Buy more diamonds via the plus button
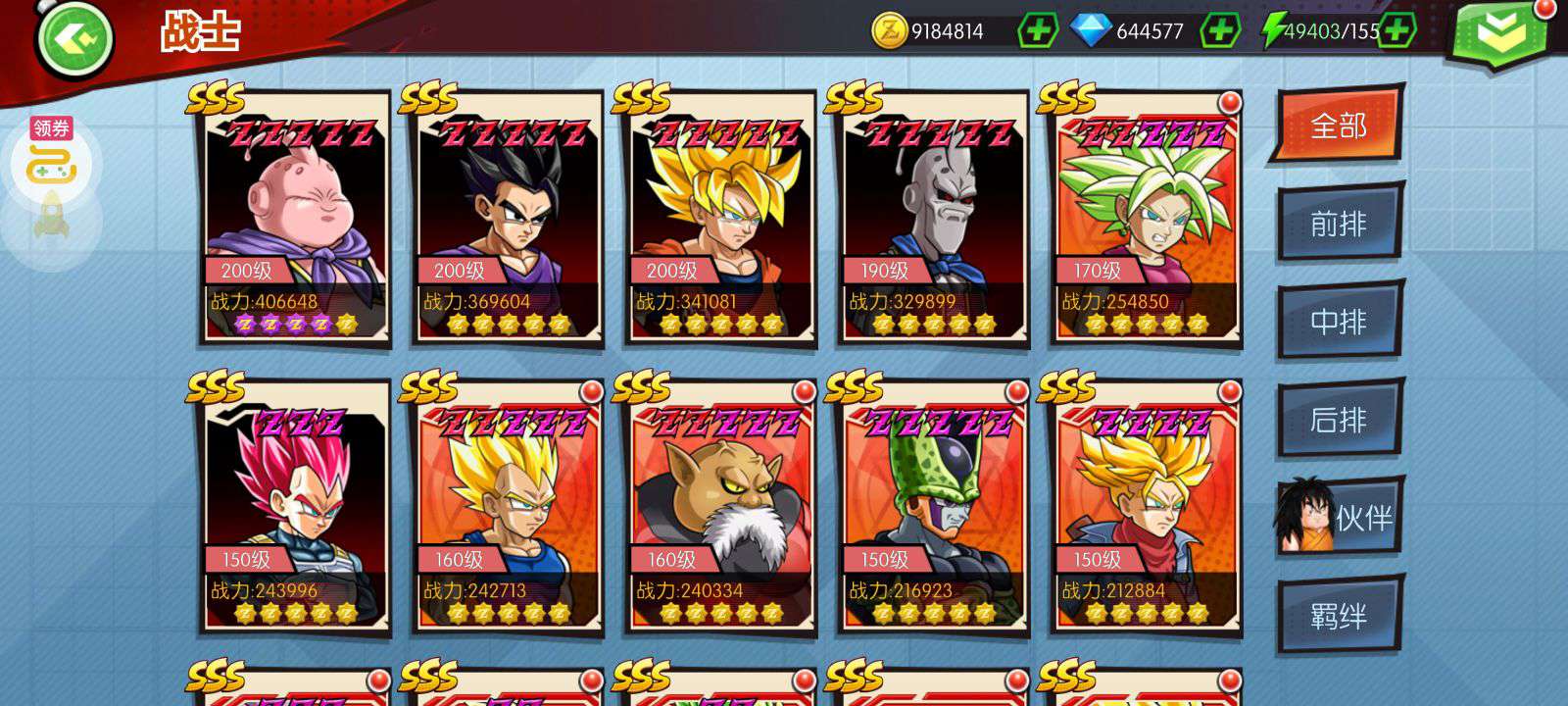 pos(1220,31)
